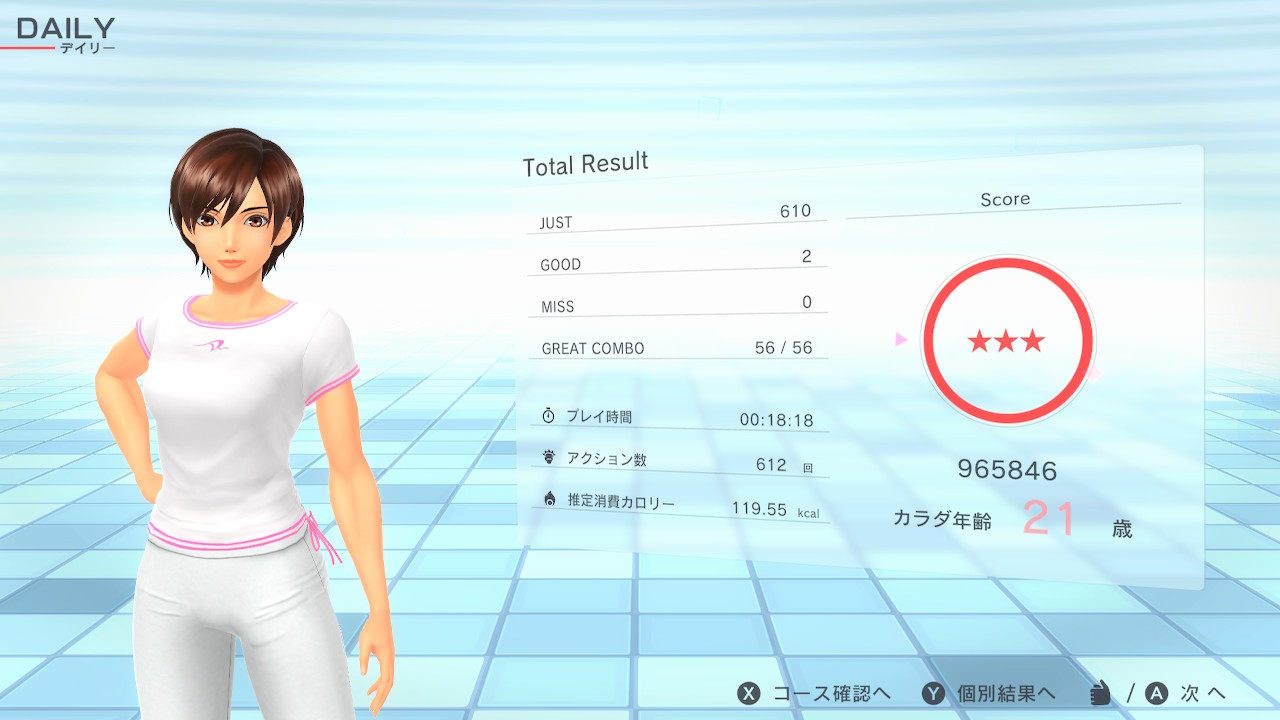Continue to next screen (次へ)
Screen dimensions: 1280x720
coord(1187,693)
